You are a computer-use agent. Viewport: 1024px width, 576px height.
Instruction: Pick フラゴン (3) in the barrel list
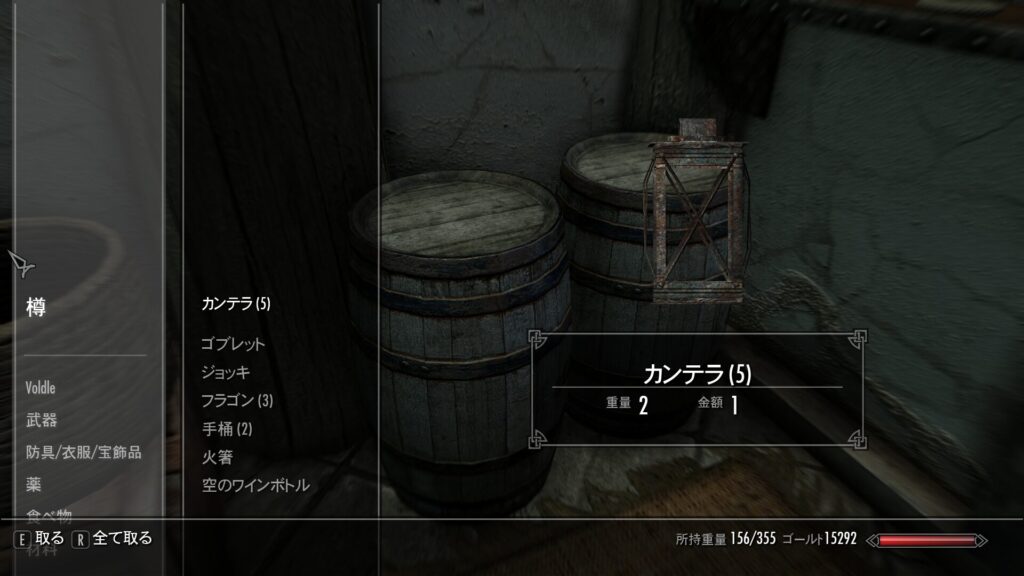tap(237, 400)
